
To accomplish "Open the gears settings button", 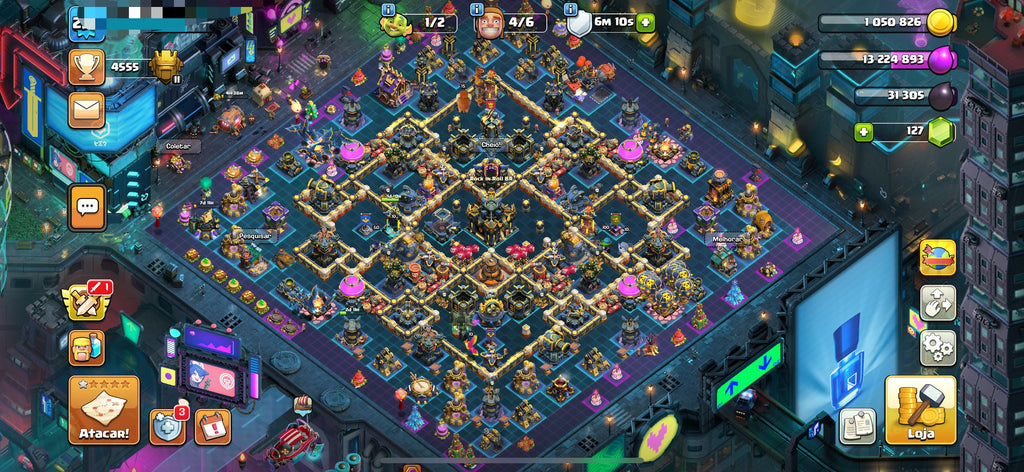I will tap(938, 347).
